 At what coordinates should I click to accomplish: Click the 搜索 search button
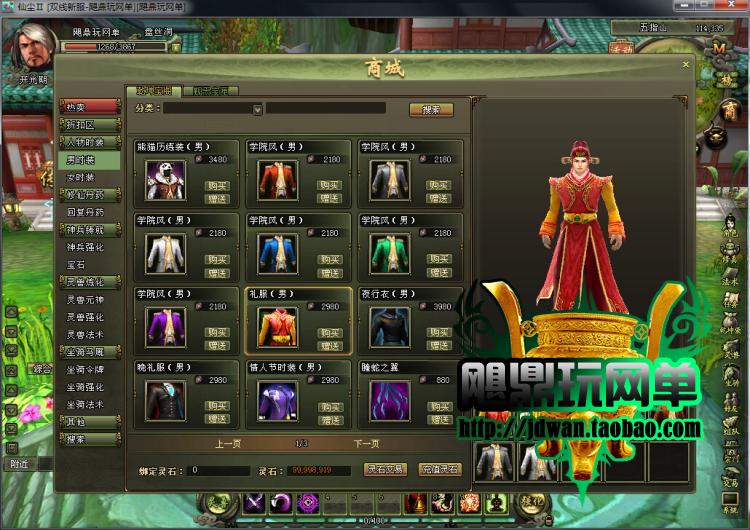(431, 109)
